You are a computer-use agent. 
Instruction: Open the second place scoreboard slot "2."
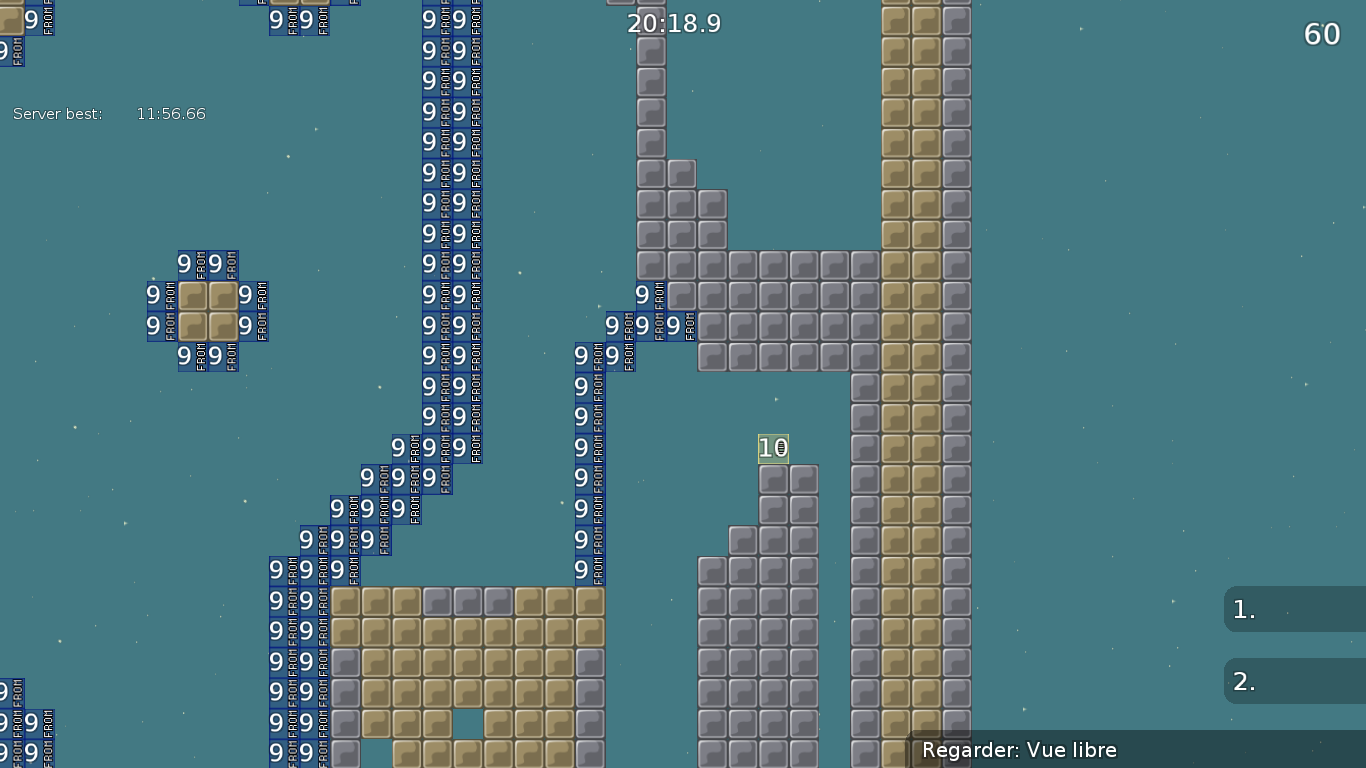[x=1290, y=681]
